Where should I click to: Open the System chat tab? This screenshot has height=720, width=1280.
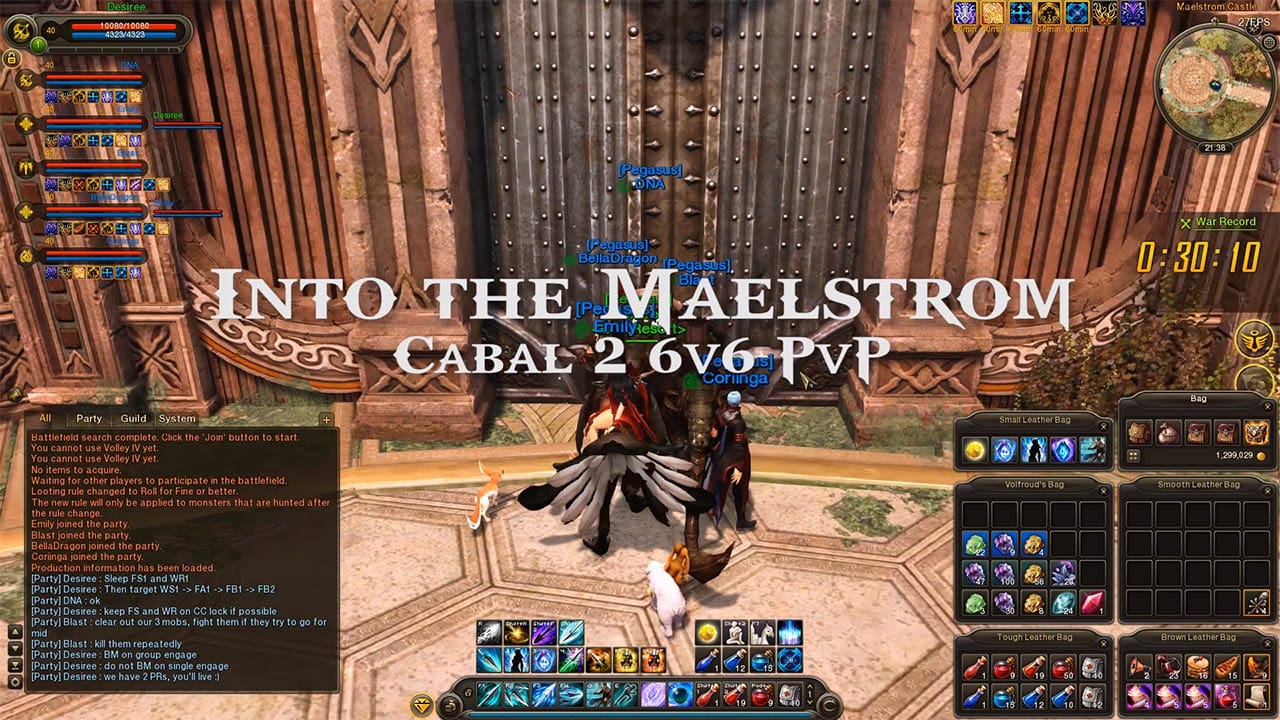tap(176, 420)
